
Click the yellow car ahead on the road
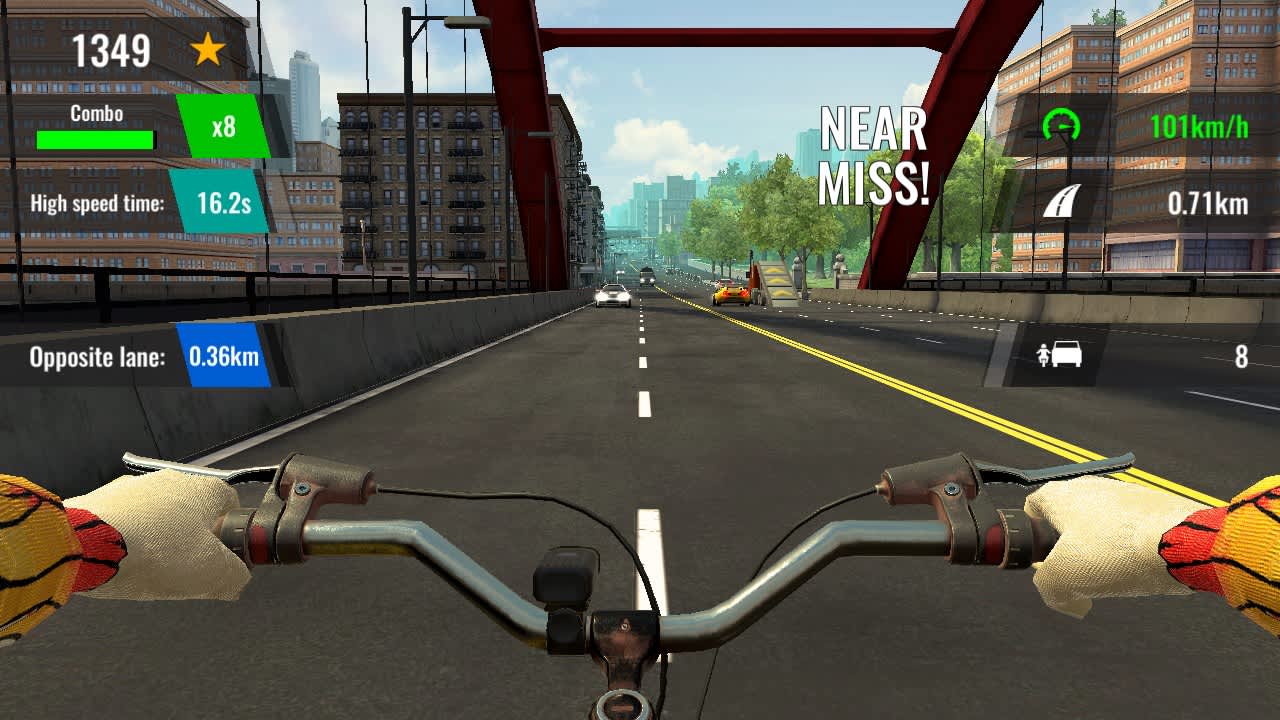click(729, 293)
